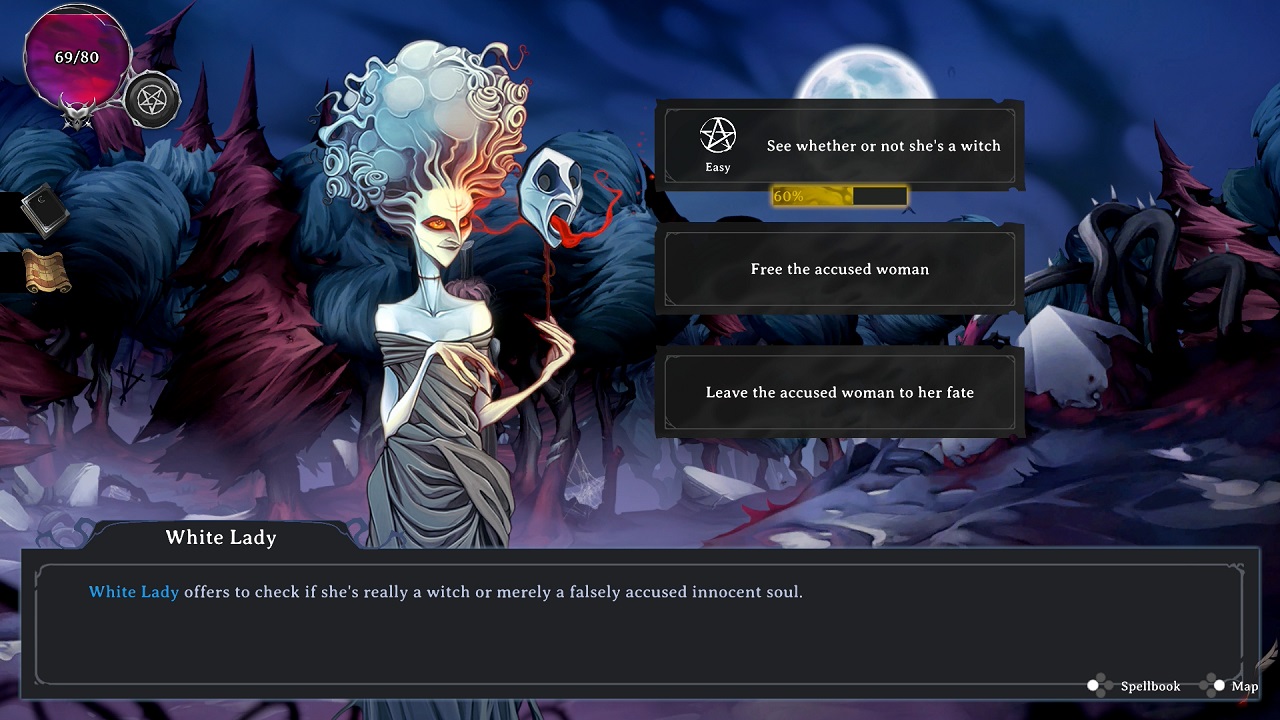The image size is (1280, 720).
Task: Open the Map option at bottom right
Action: click(1243, 686)
